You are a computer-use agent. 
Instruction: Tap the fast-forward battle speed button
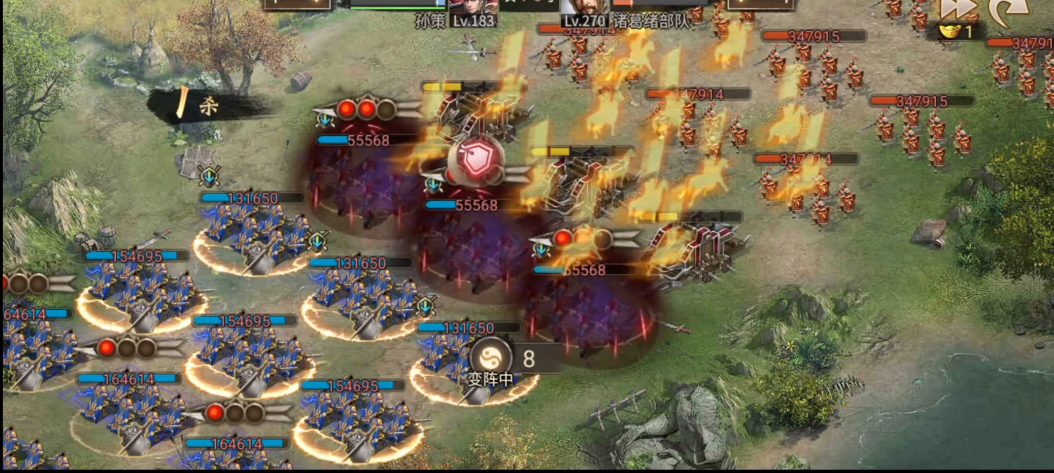(956, 8)
